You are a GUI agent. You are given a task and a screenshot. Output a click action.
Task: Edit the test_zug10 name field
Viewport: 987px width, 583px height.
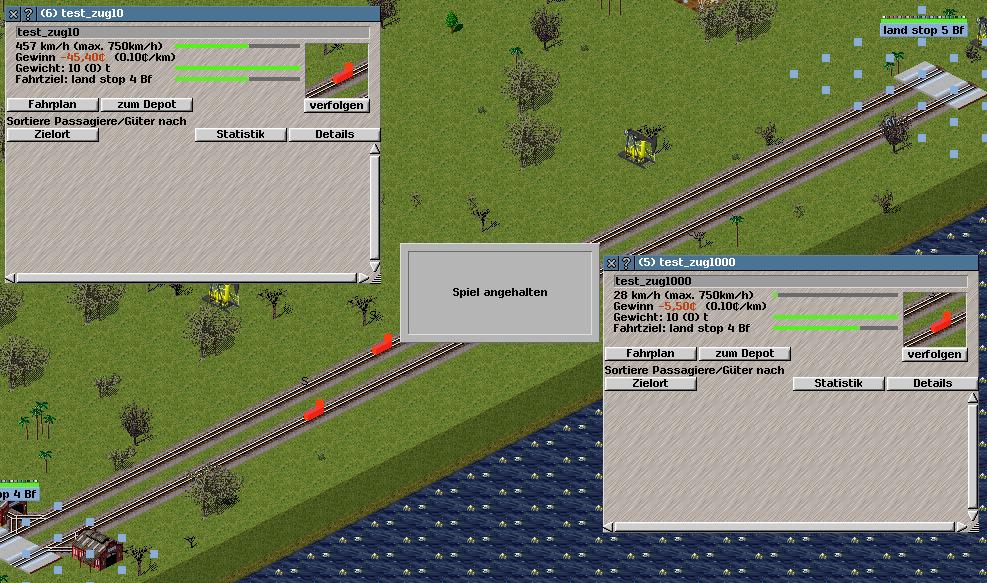click(x=192, y=32)
